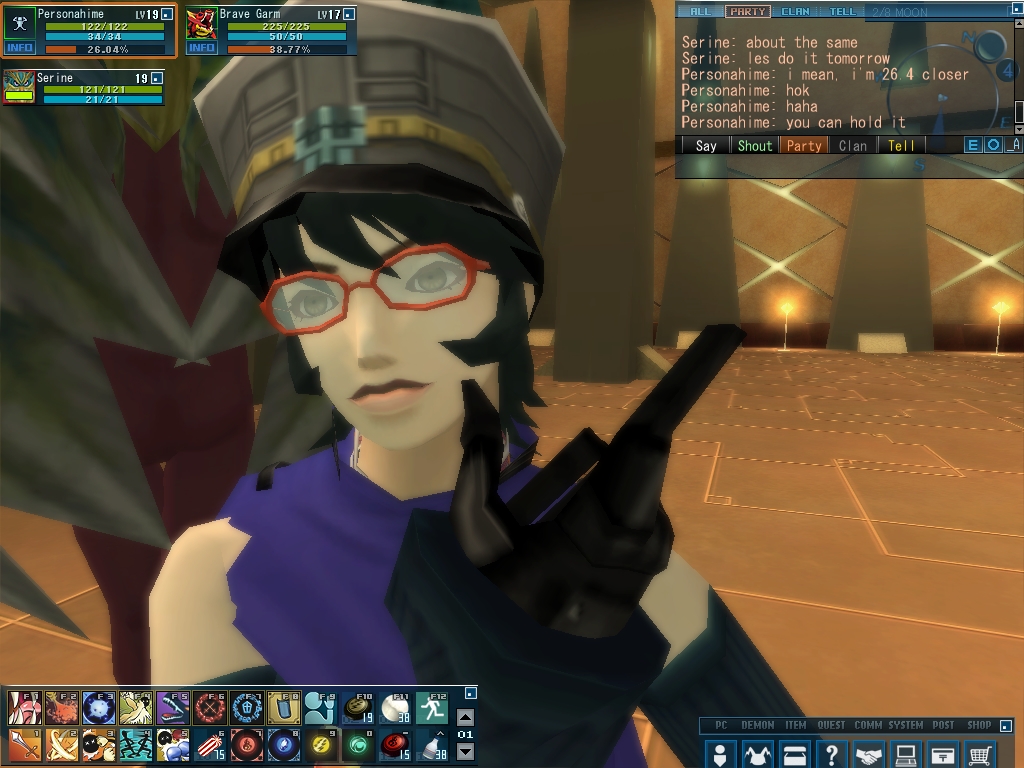
Task: Open the Demon menu icon
Action: (x=757, y=753)
